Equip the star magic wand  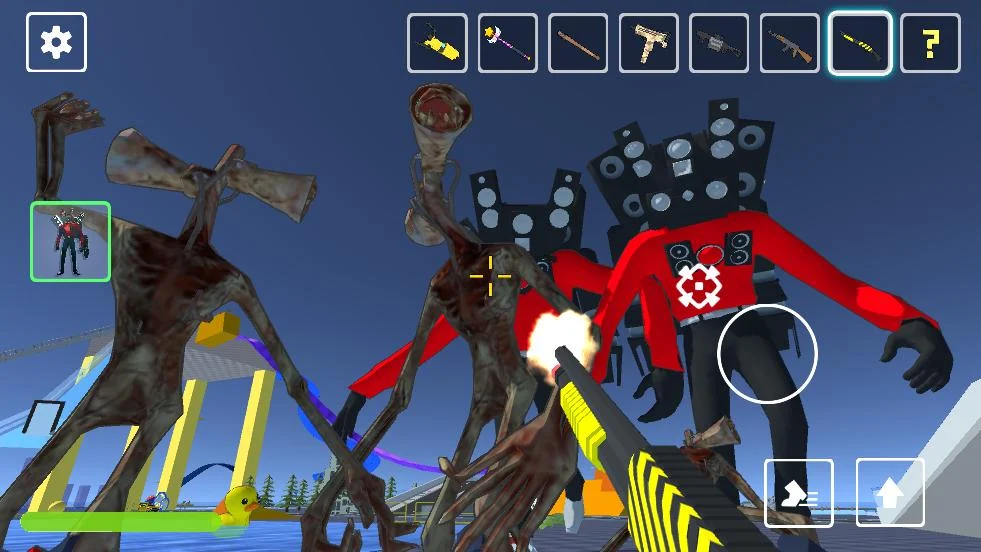[x=508, y=43]
